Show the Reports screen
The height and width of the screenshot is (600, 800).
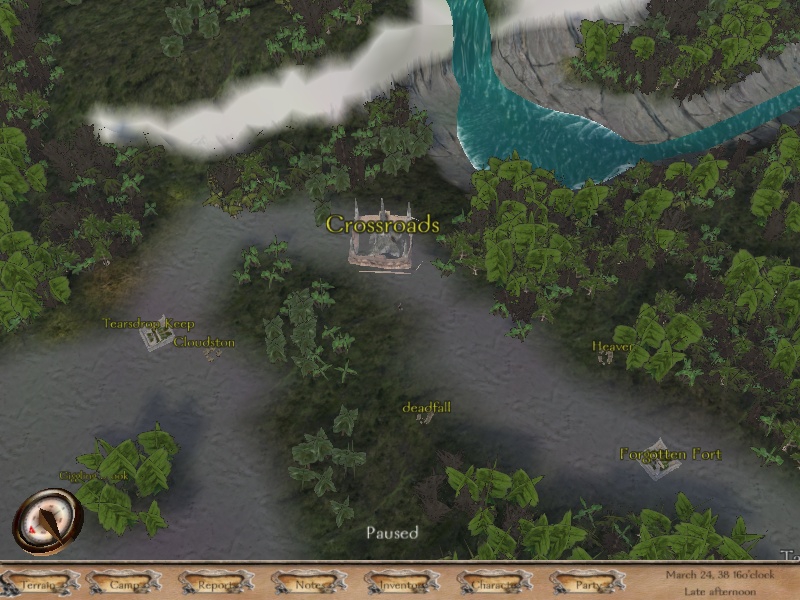coord(216,583)
